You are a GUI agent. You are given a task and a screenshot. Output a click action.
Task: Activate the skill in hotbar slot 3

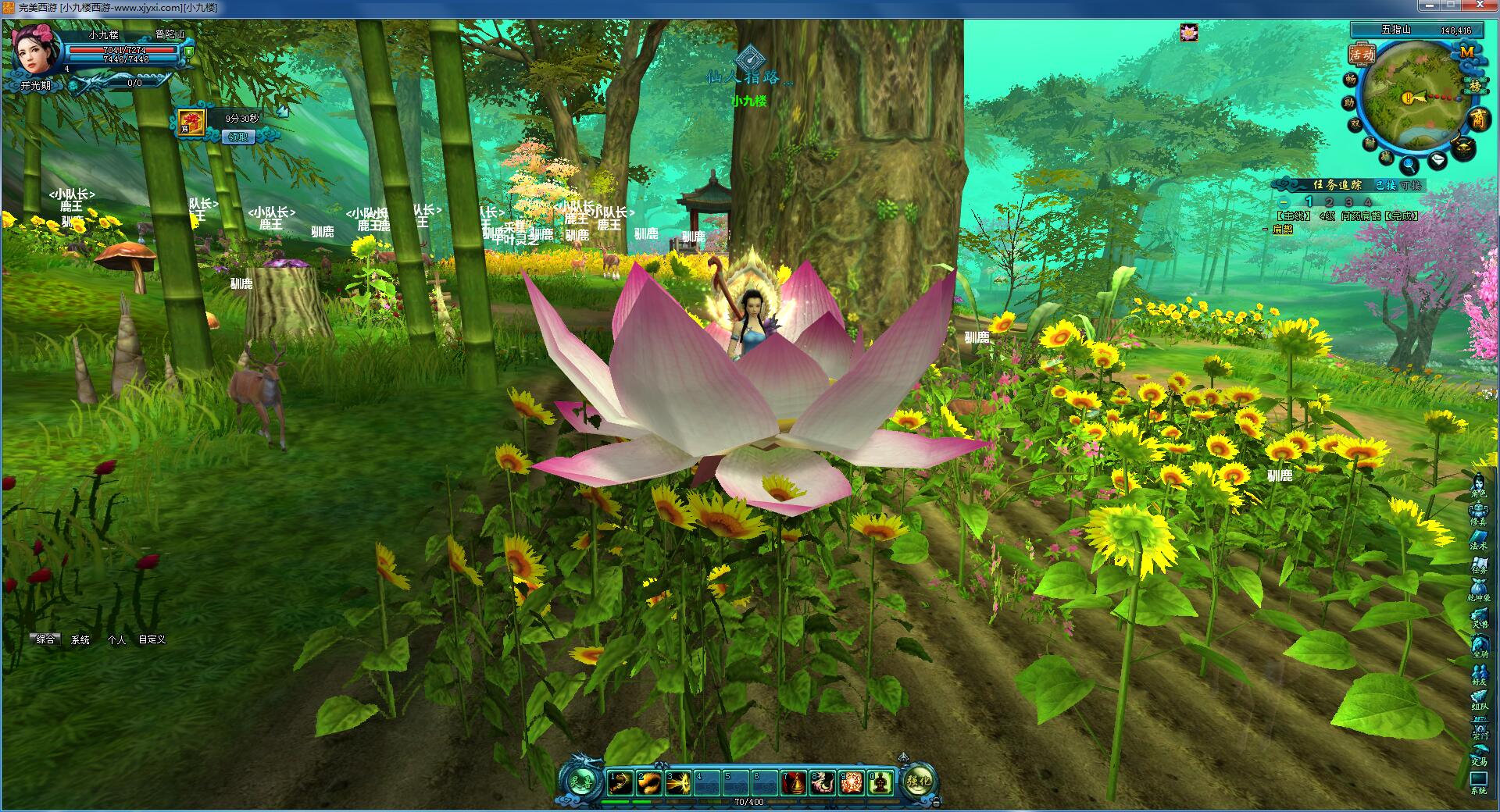pos(677,782)
